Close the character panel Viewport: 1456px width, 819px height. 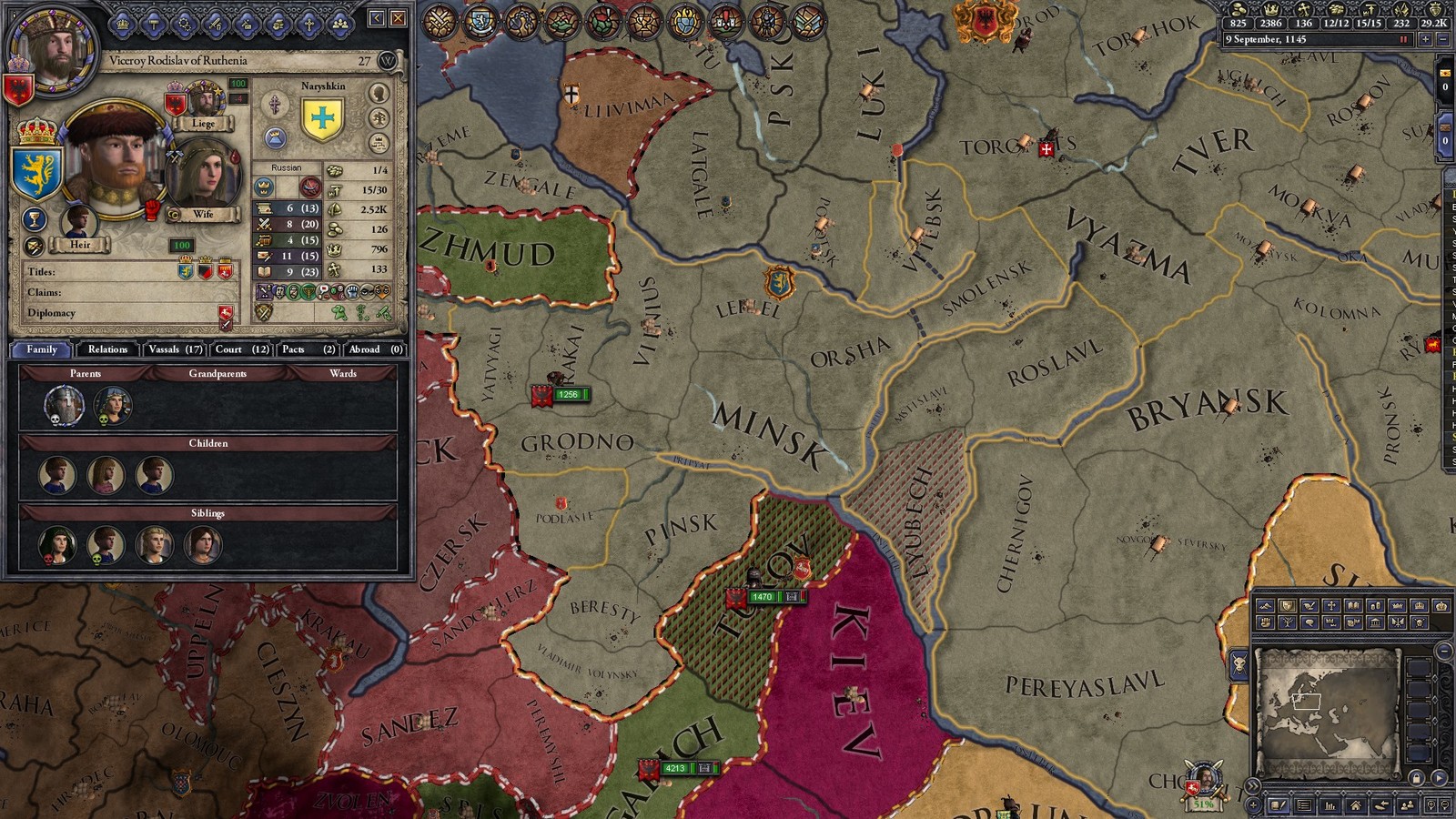pyautogui.click(x=398, y=18)
